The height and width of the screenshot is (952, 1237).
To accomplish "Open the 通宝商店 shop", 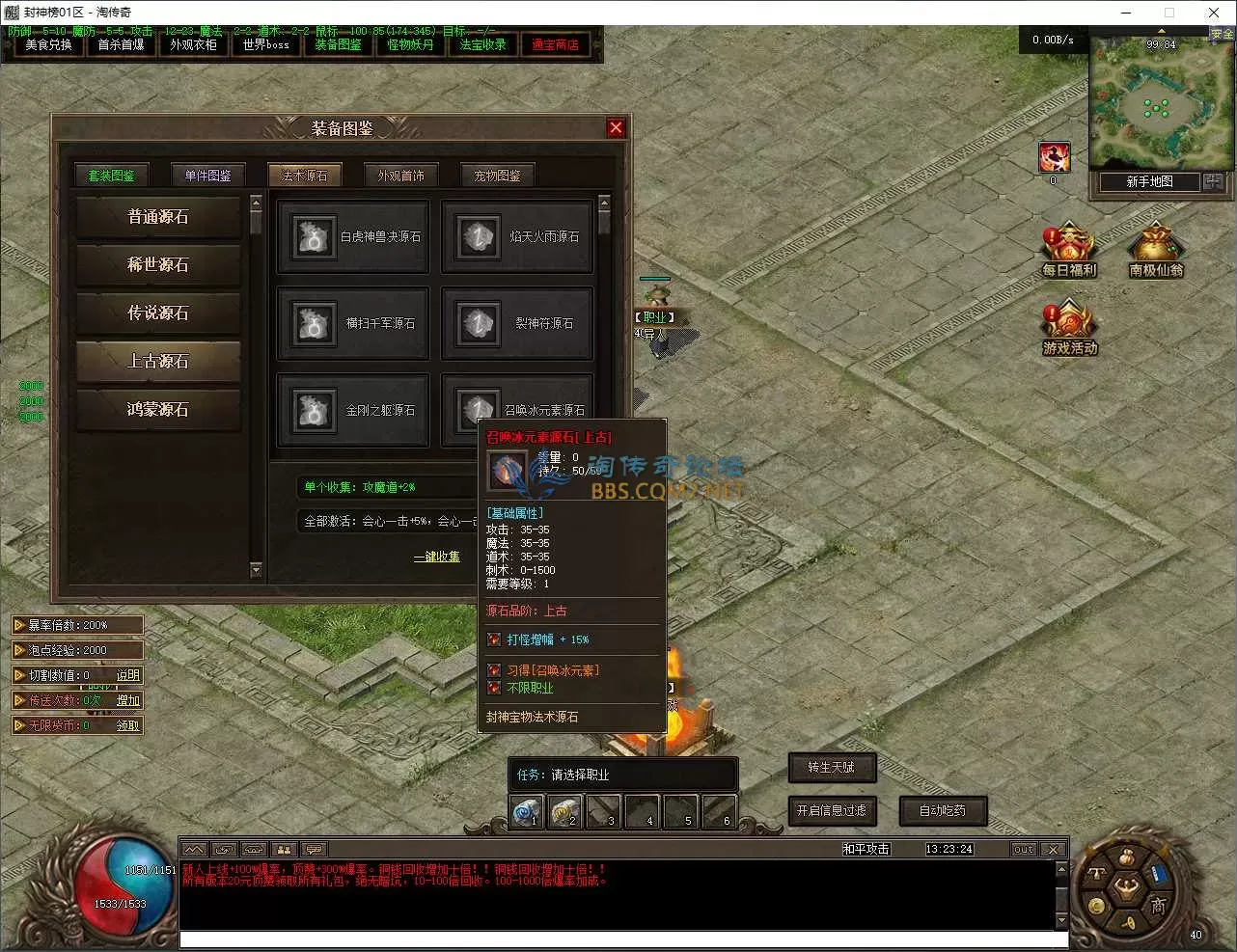I will coord(556,45).
